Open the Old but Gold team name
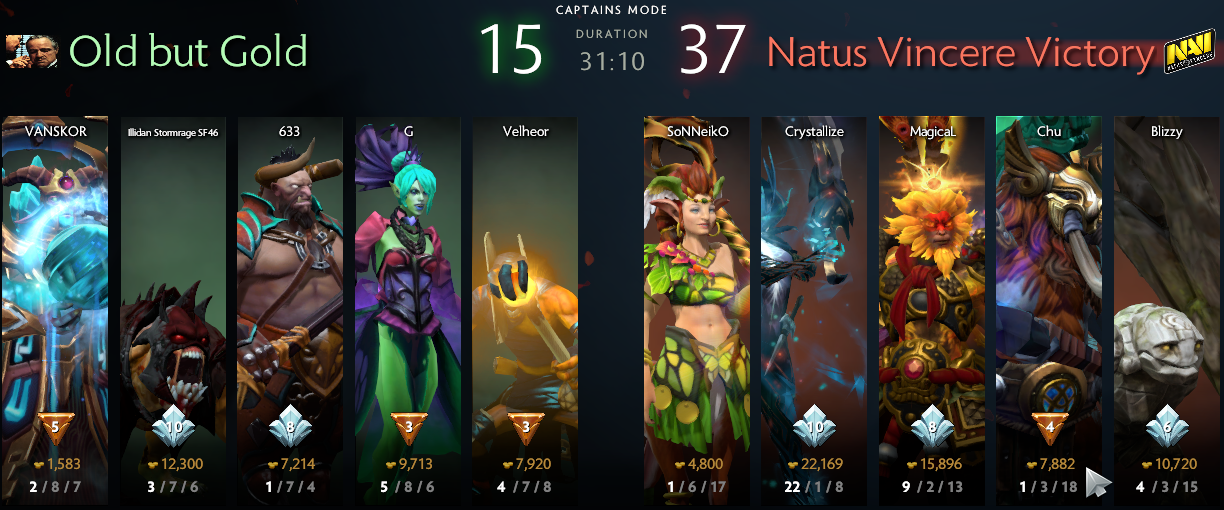 188,51
